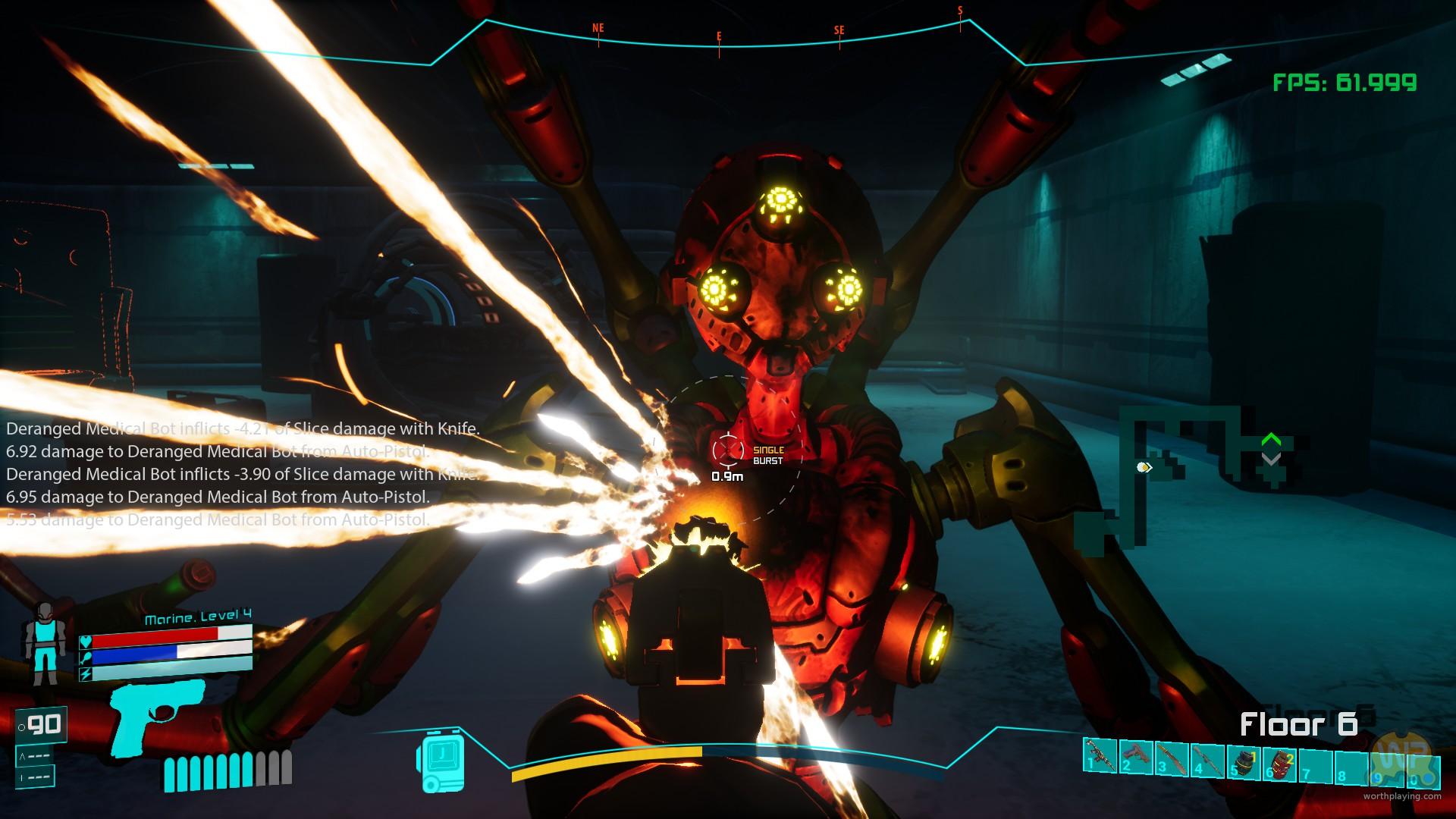Click the cyan equipped pistol icon
Viewport: 1456px width, 819px height.
157,715
